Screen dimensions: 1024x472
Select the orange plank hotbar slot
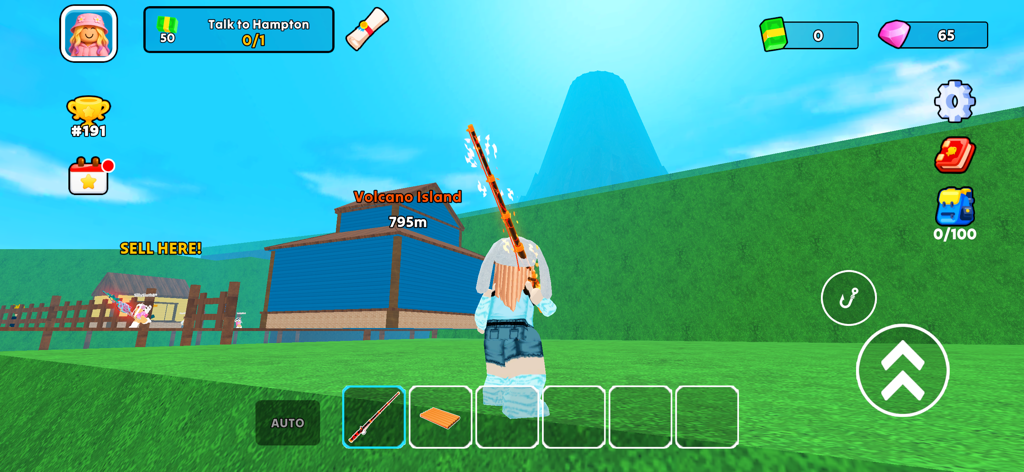tap(440, 417)
